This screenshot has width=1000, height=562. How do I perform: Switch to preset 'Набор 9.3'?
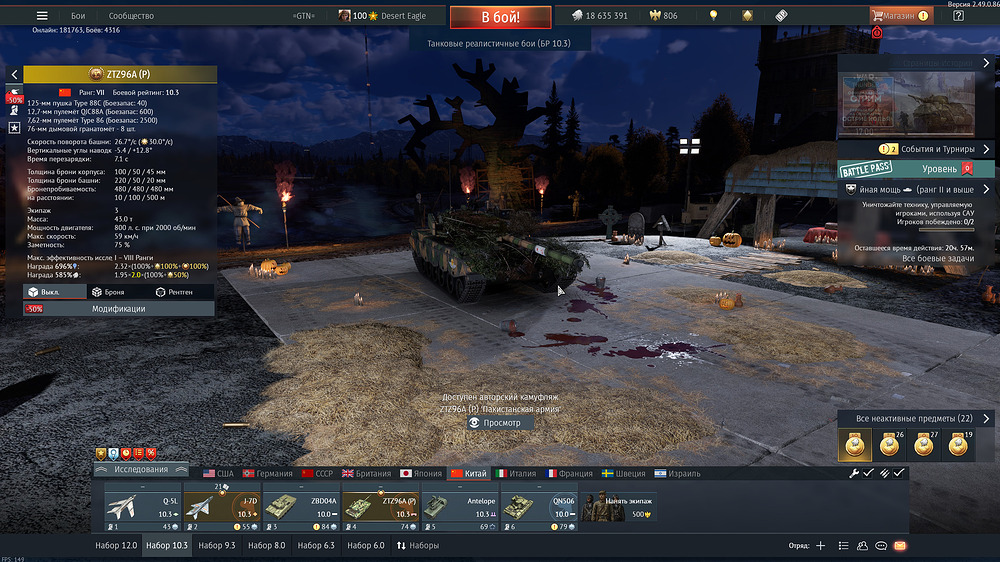tap(217, 546)
